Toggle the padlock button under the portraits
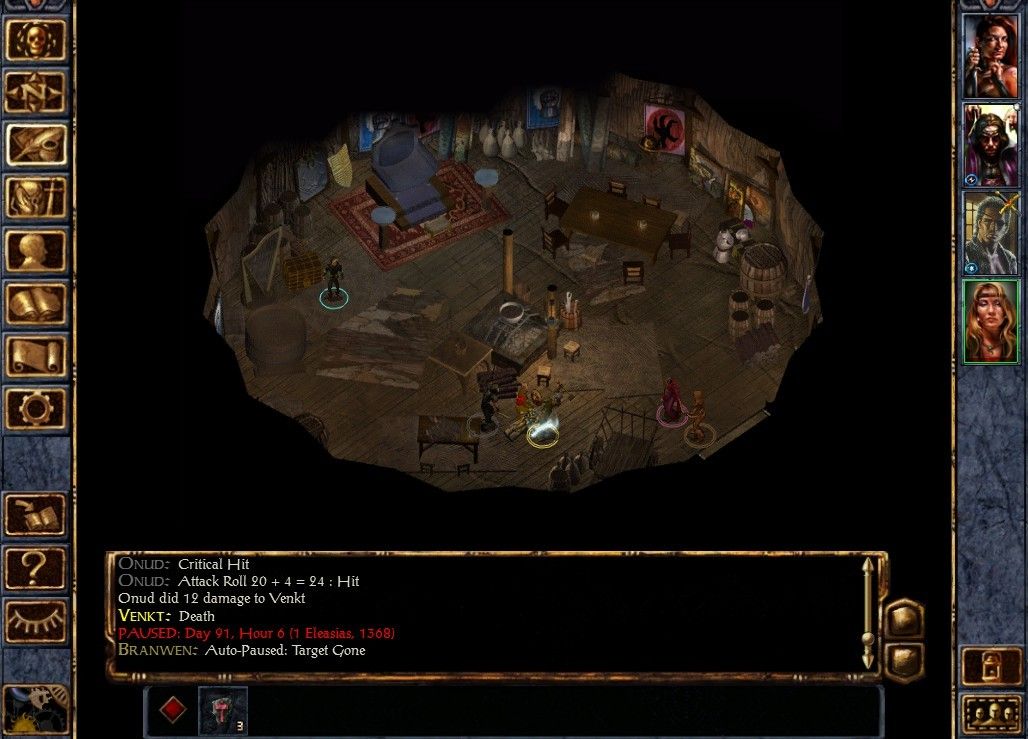 (990, 666)
